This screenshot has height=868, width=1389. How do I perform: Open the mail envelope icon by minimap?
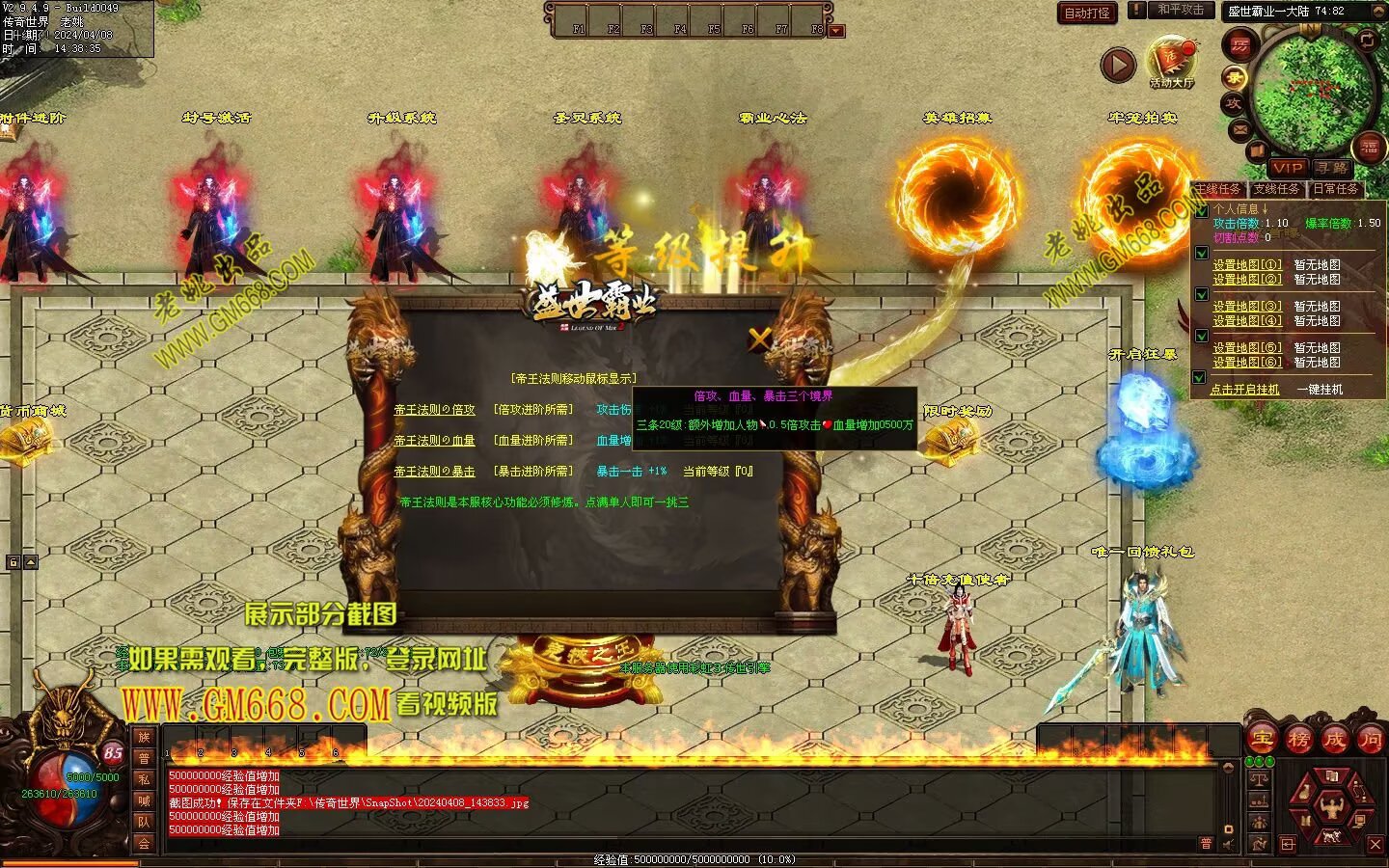1240,129
